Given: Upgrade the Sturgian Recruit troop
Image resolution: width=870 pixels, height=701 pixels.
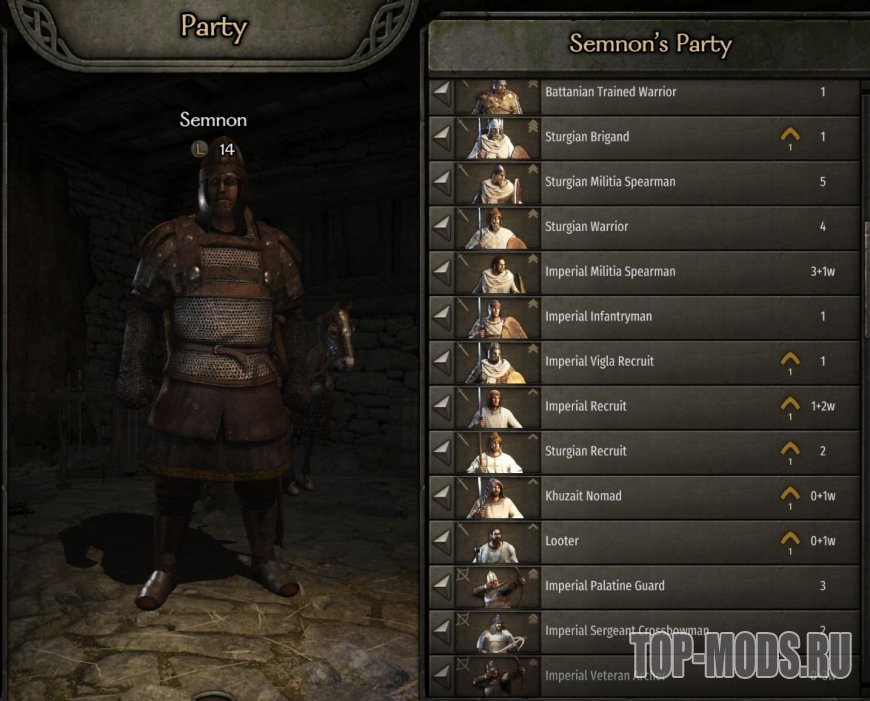Looking at the screenshot, I should point(790,450).
